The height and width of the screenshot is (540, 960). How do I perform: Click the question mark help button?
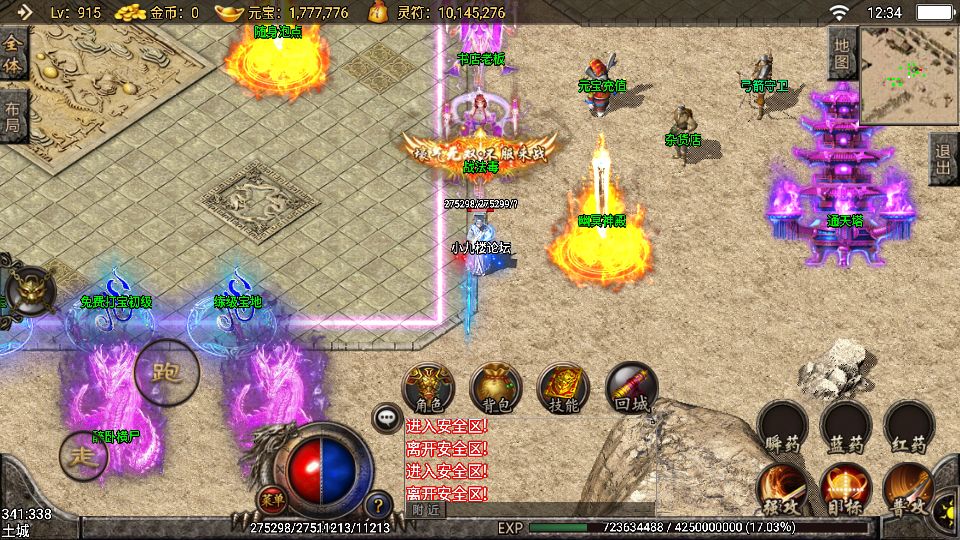click(378, 505)
